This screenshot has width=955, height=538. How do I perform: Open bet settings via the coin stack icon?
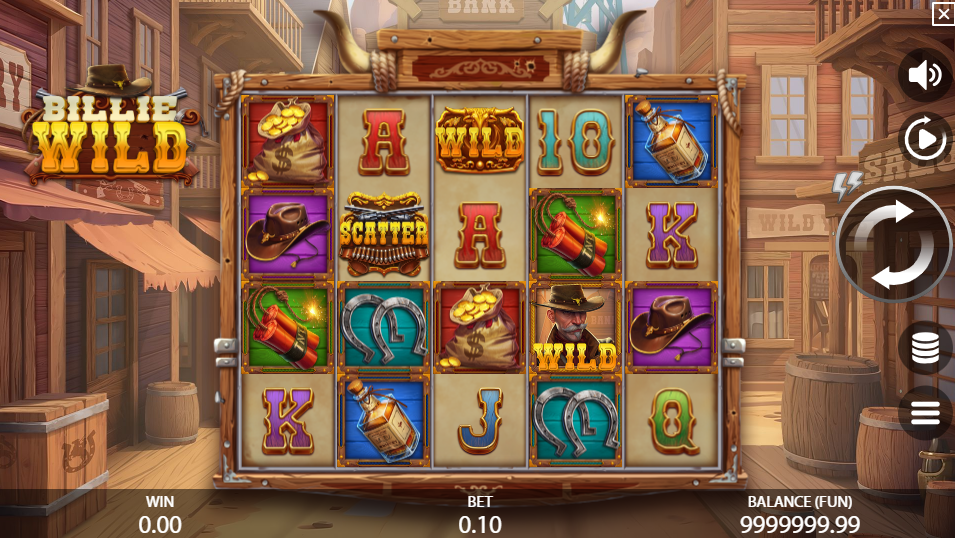click(925, 348)
